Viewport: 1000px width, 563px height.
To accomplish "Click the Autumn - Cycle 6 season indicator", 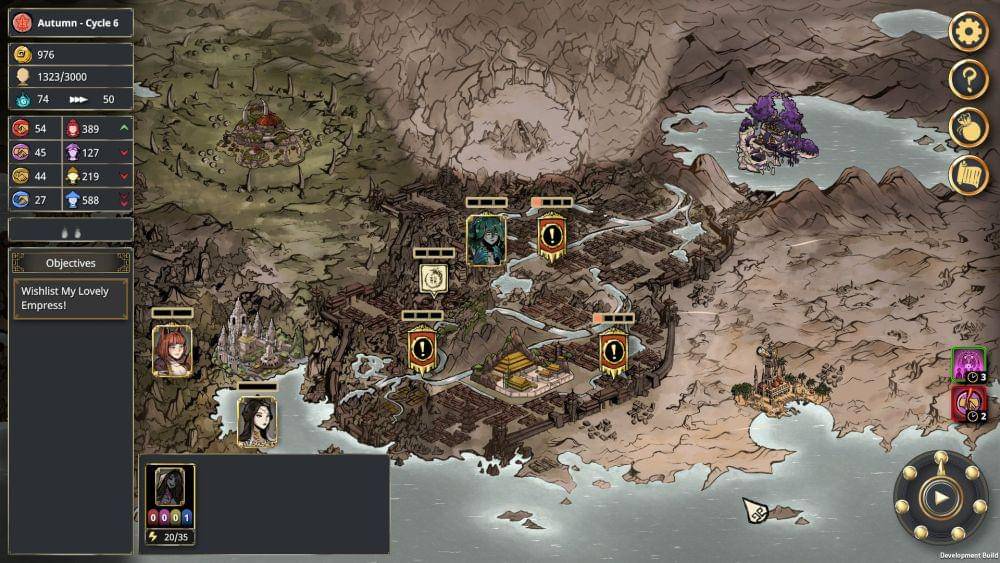I will click(x=71, y=23).
